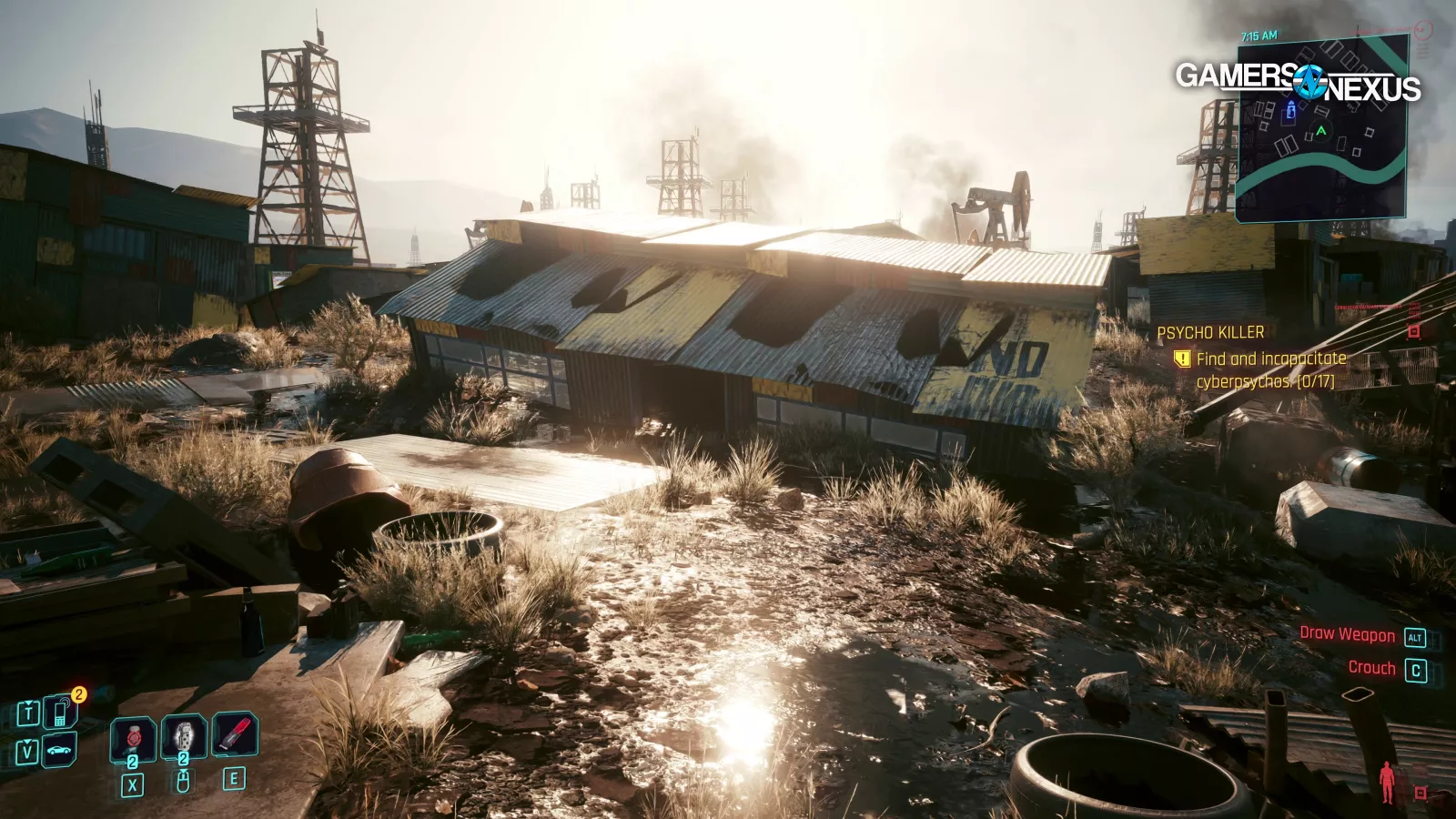The image size is (1456, 819).
Task: Select the Psycho Killer quest tracker
Action: point(1210,333)
